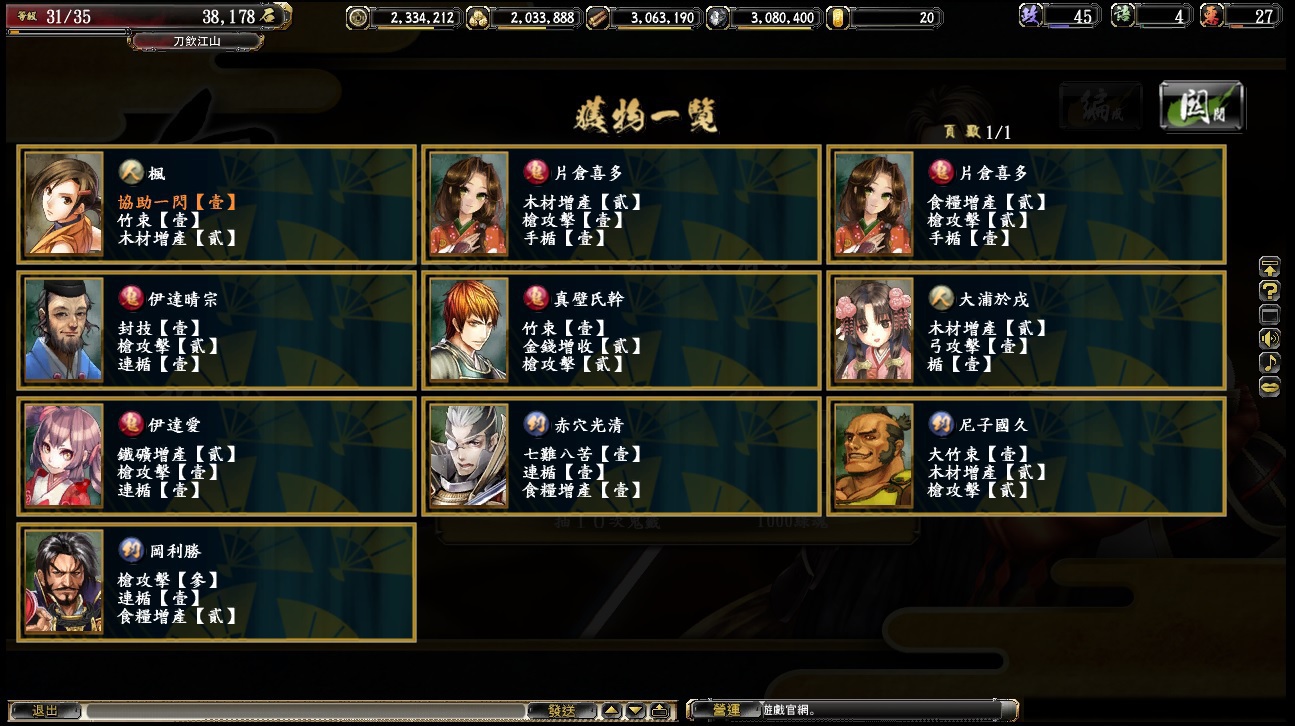Pick the 真壁氏幹 card
This screenshot has width=1295, height=726.
[621, 330]
